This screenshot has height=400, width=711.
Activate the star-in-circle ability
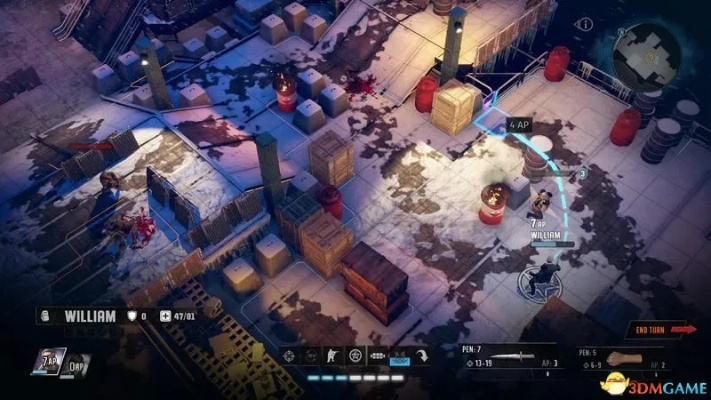[353, 356]
